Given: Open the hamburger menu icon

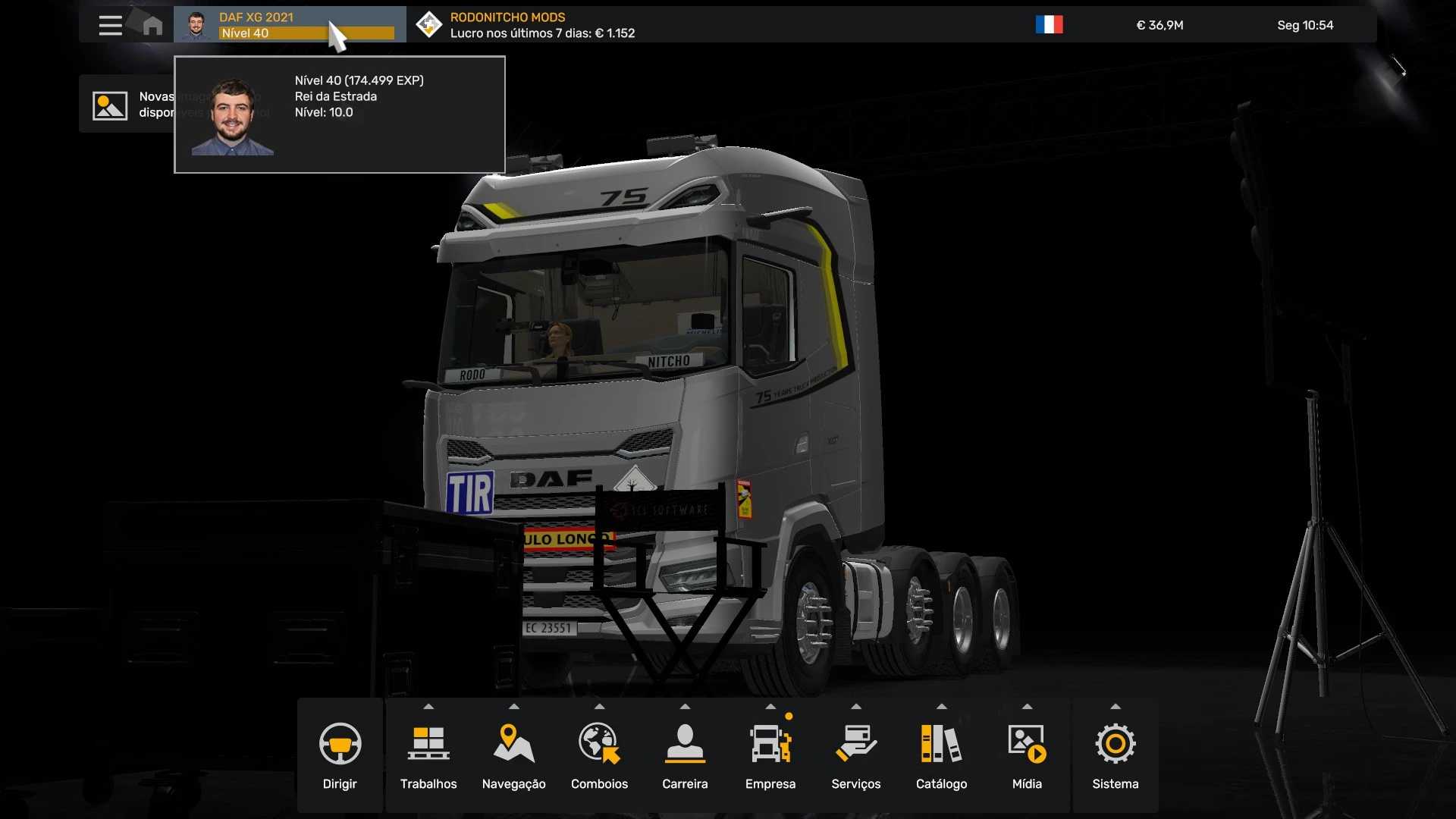Looking at the screenshot, I should (x=110, y=25).
